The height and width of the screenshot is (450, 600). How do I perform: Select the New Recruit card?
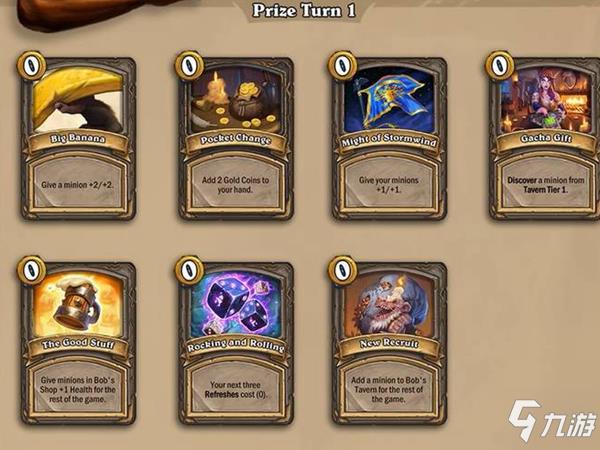391,342
